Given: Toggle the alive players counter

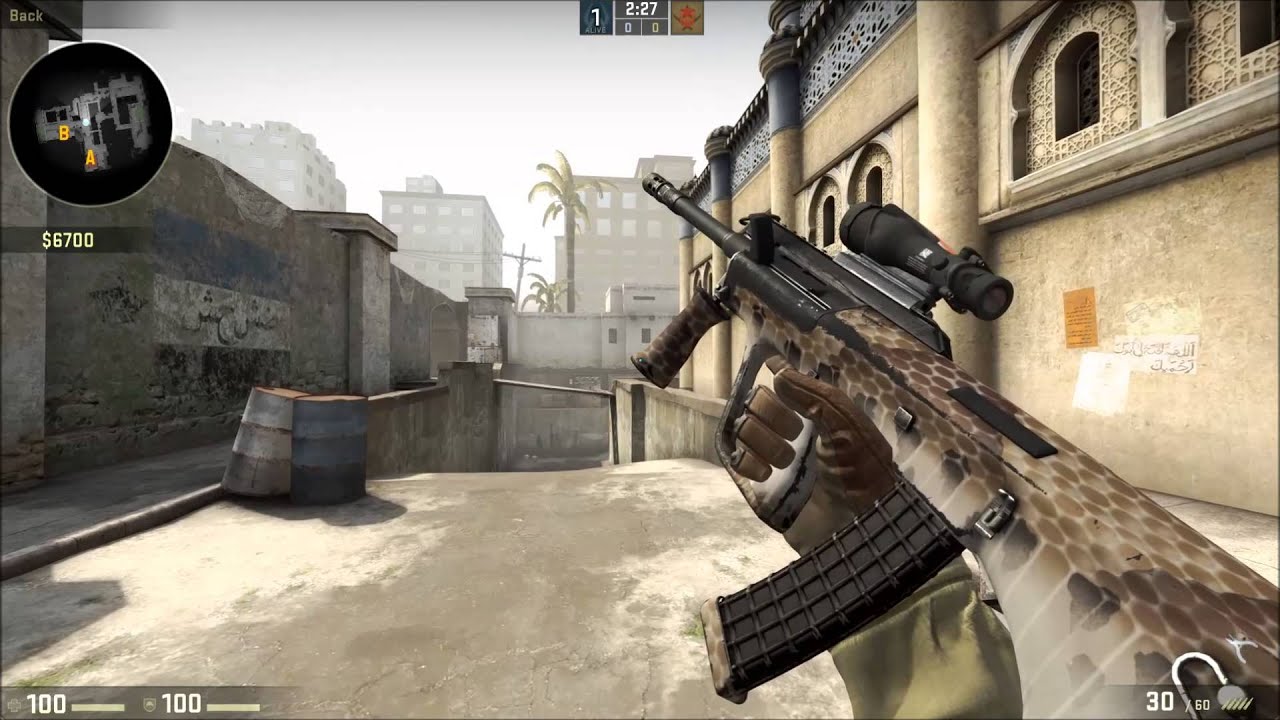Looking at the screenshot, I should pos(594,15).
